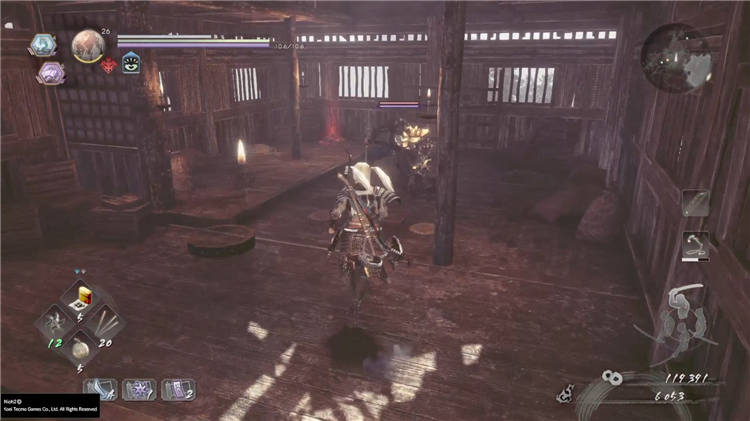
Task: Select the needles shortcut slot with 20
Action: [105, 322]
